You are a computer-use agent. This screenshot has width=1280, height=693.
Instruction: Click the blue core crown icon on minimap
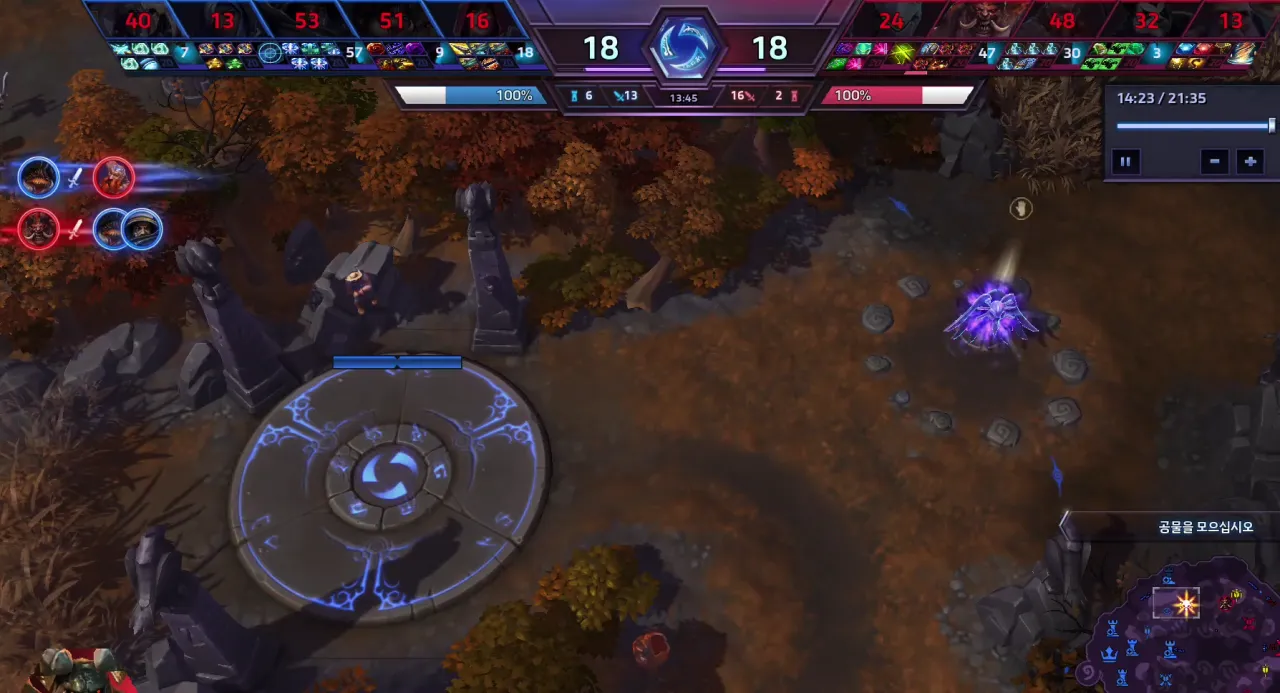pos(1109,654)
